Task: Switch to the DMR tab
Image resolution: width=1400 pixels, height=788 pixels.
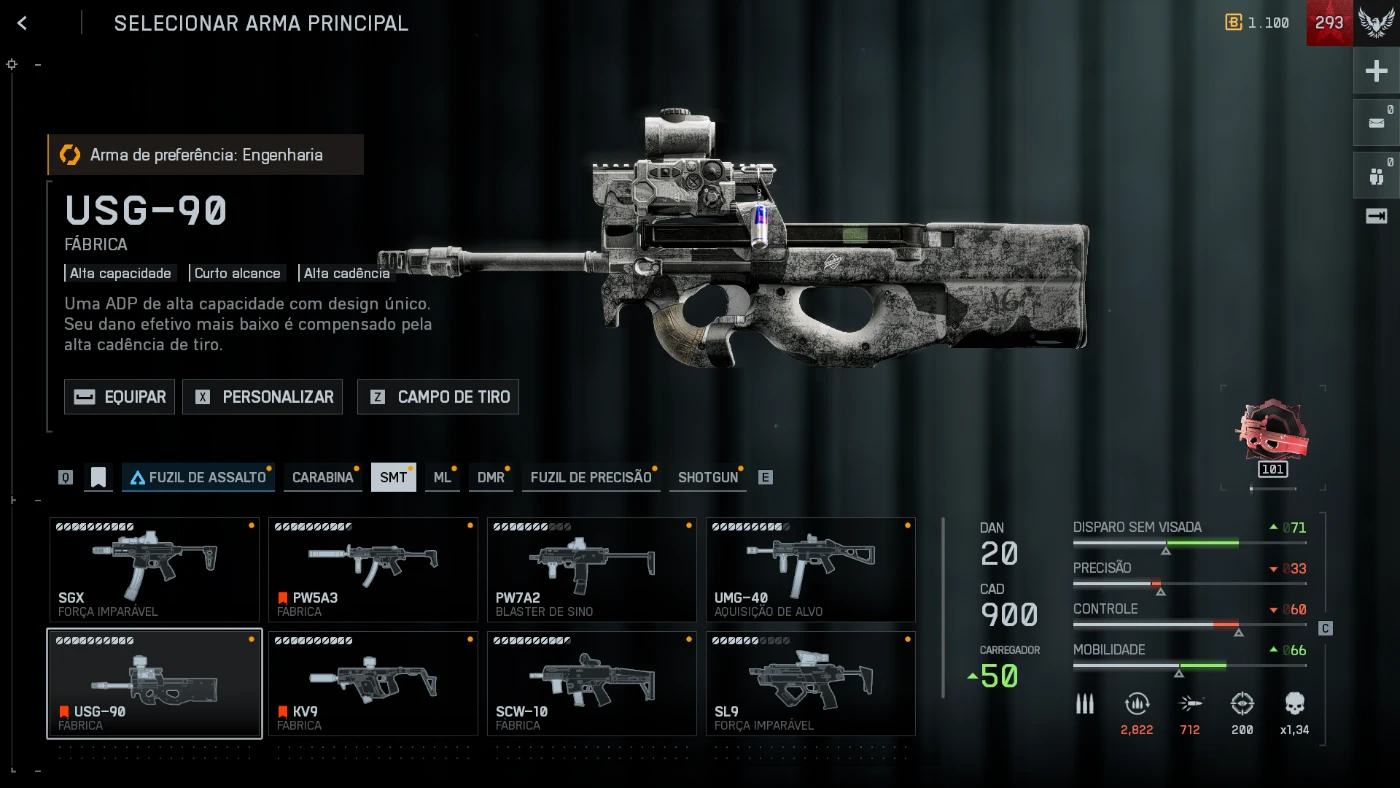Action: (x=490, y=477)
